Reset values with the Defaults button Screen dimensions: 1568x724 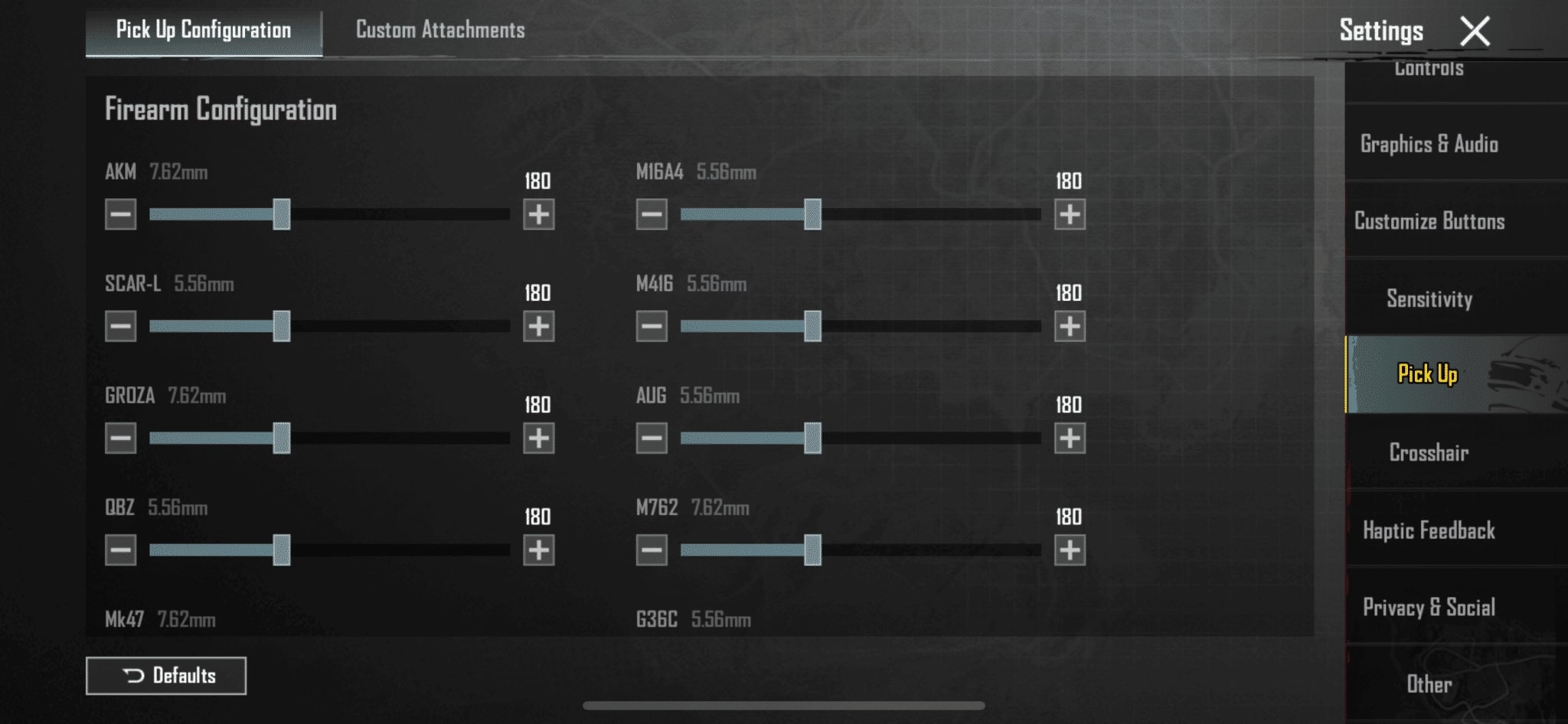166,676
